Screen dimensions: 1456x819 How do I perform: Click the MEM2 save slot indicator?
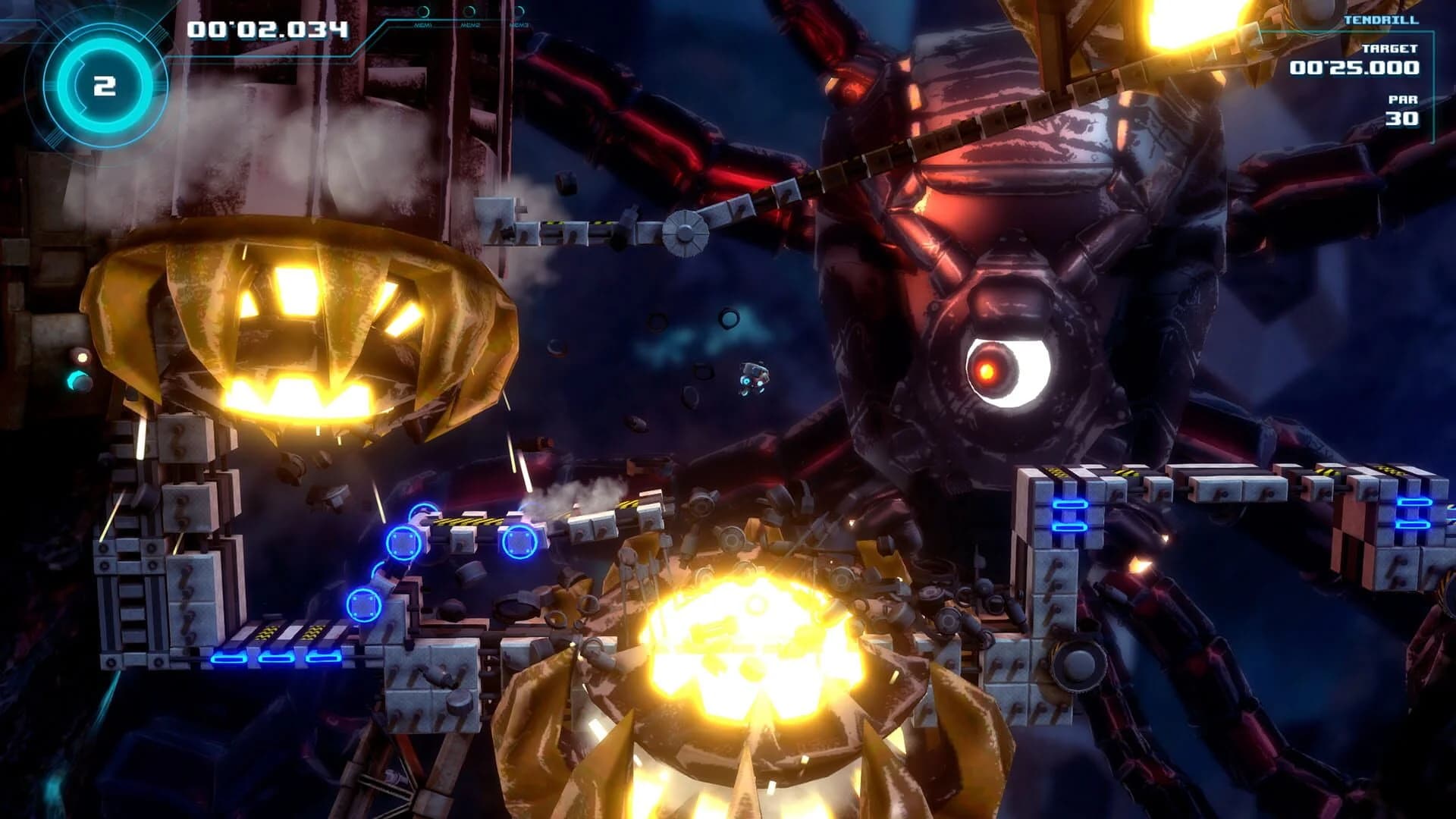point(469,15)
